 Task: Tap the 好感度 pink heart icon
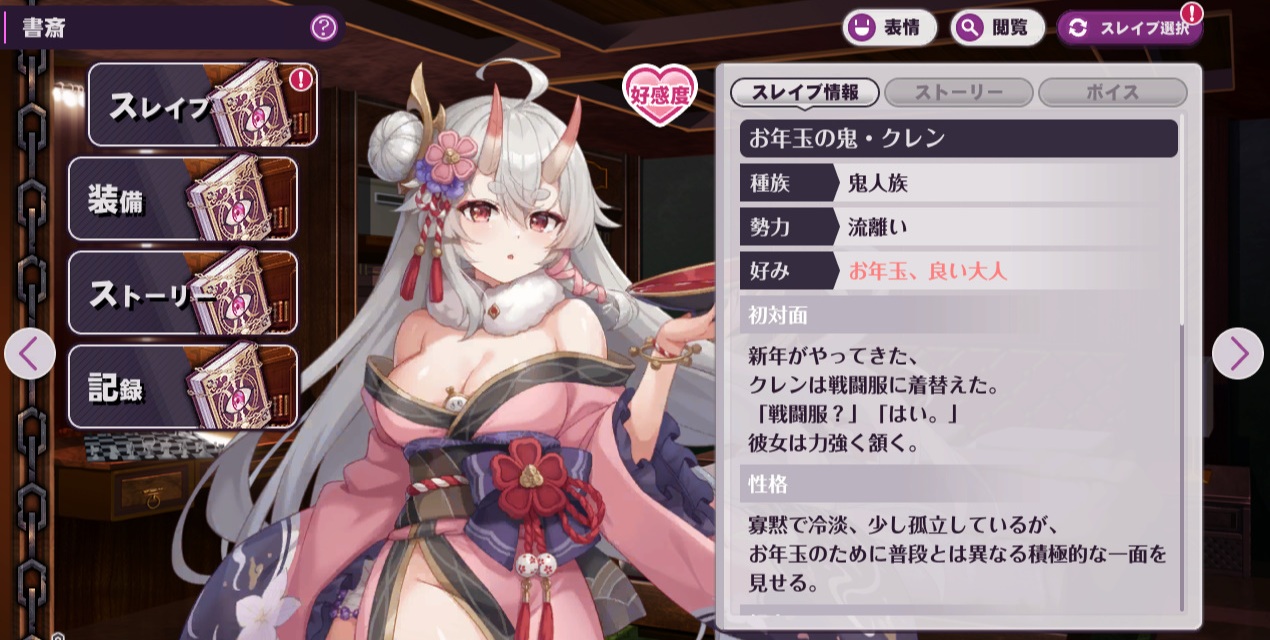pyautogui.click(x=660, y=95)
